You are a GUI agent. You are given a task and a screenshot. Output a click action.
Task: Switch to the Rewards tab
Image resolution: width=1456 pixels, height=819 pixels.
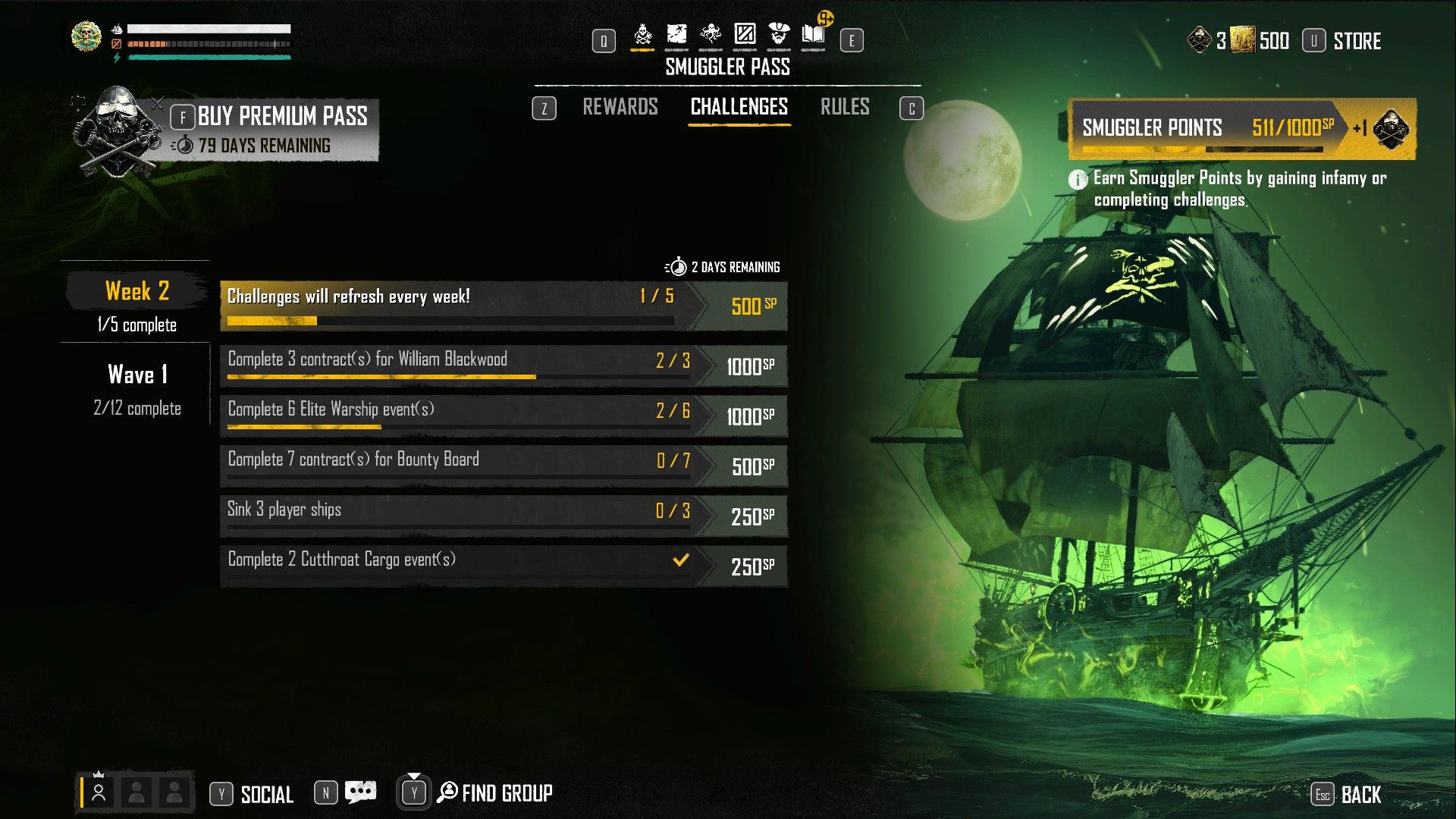pyautogui.click(x=620, y=107)
